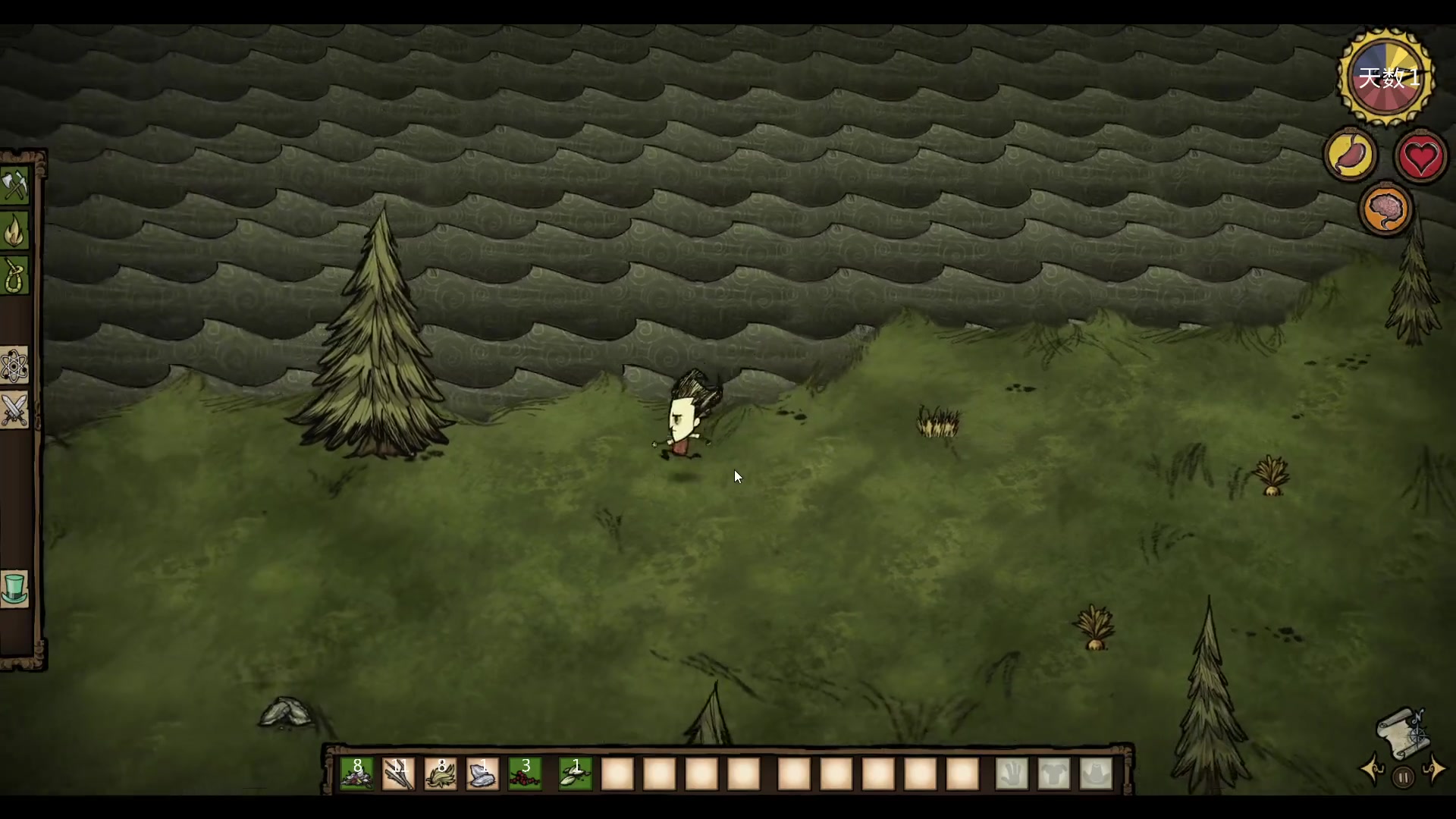The width and height of the screenshot is (1456, 819).
Task: Click the head hat equipment slot
Action: pyautogui.click(x=1096, y=773)
